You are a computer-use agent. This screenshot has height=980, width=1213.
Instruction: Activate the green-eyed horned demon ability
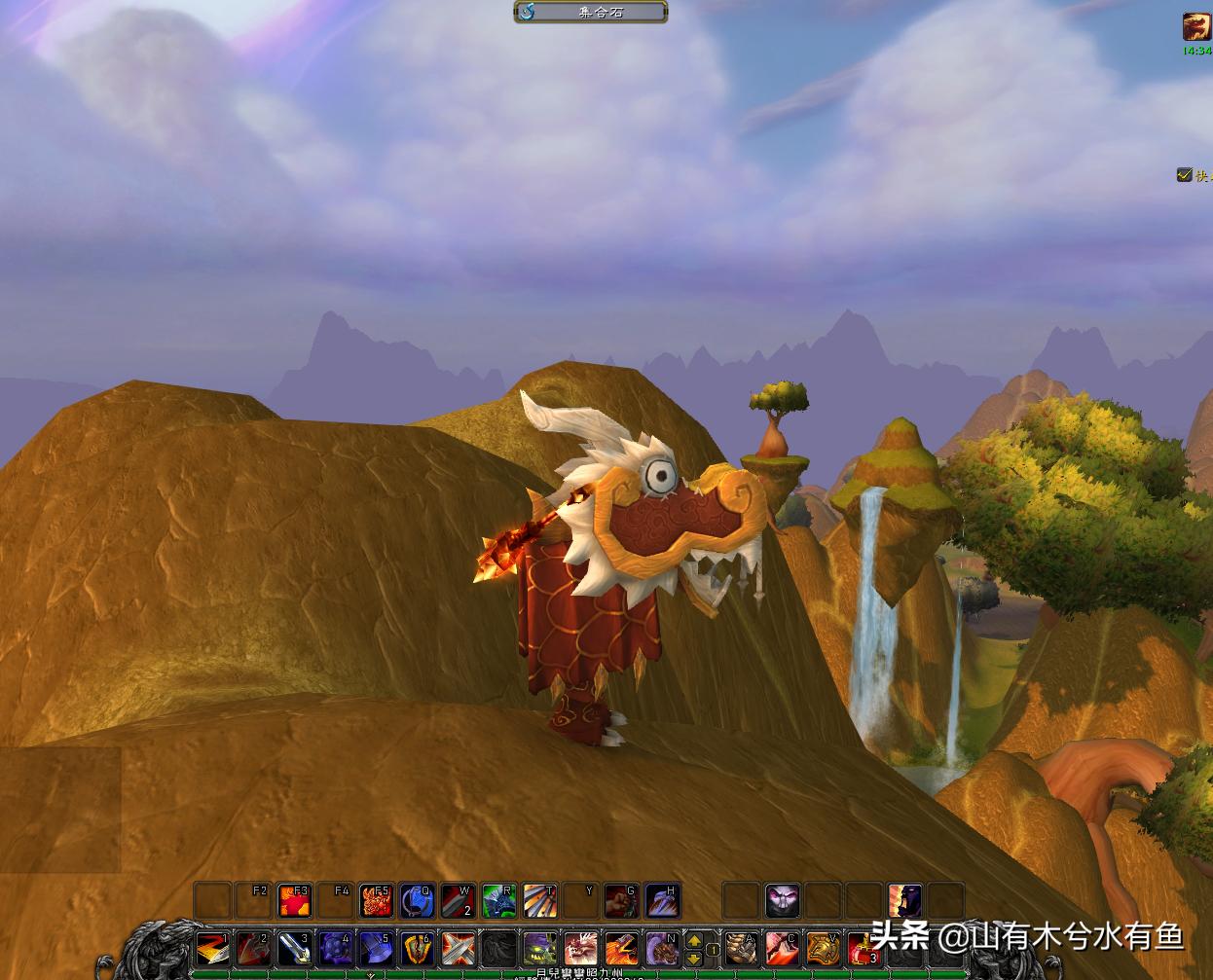pos(540,948)
